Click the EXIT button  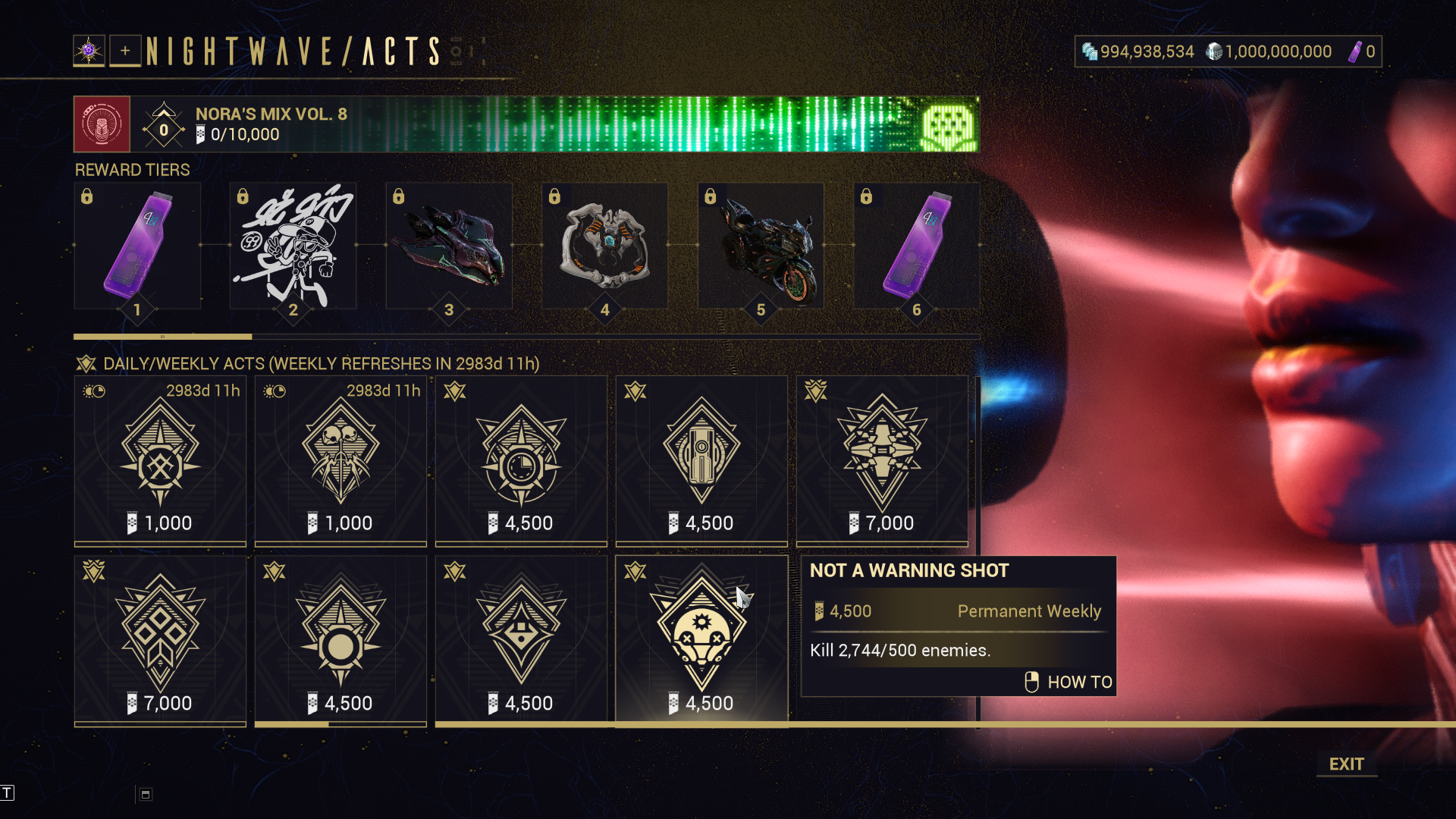pos(1346,764)
